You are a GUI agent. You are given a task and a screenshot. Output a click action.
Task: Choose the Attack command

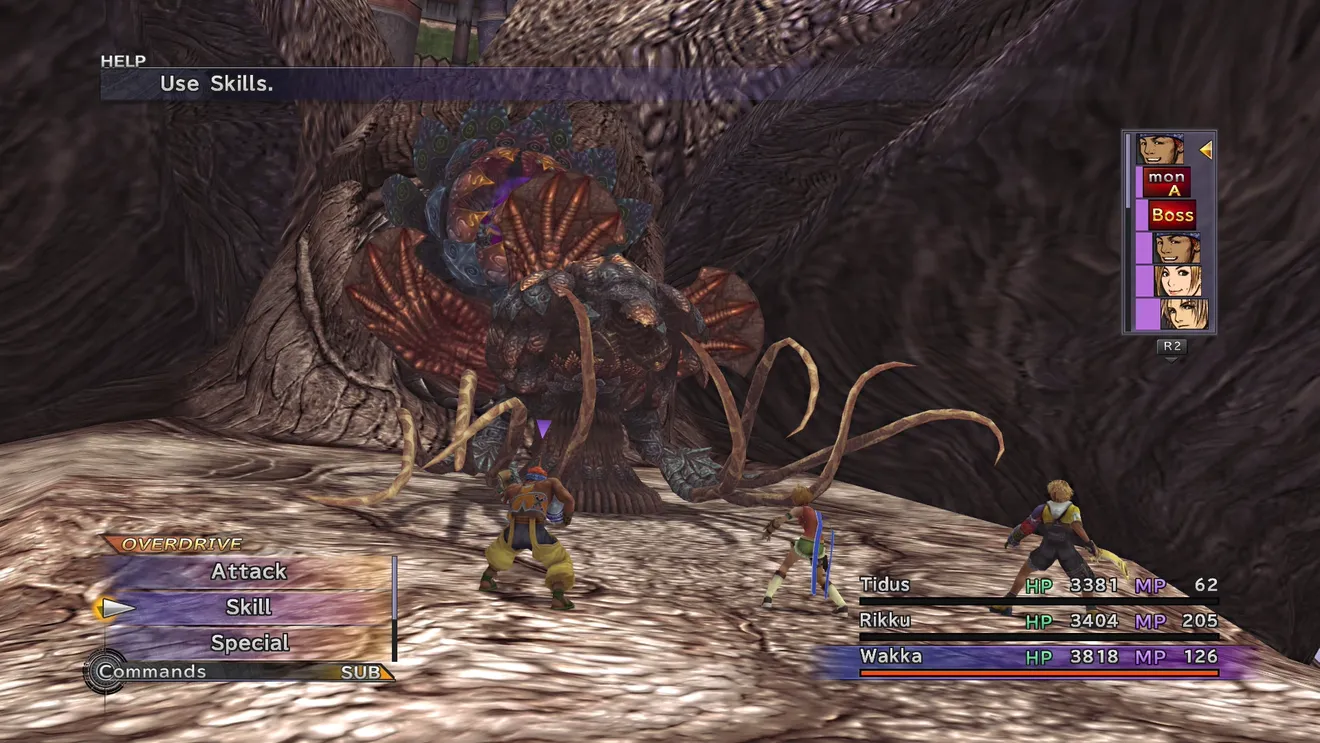[249, 572]
